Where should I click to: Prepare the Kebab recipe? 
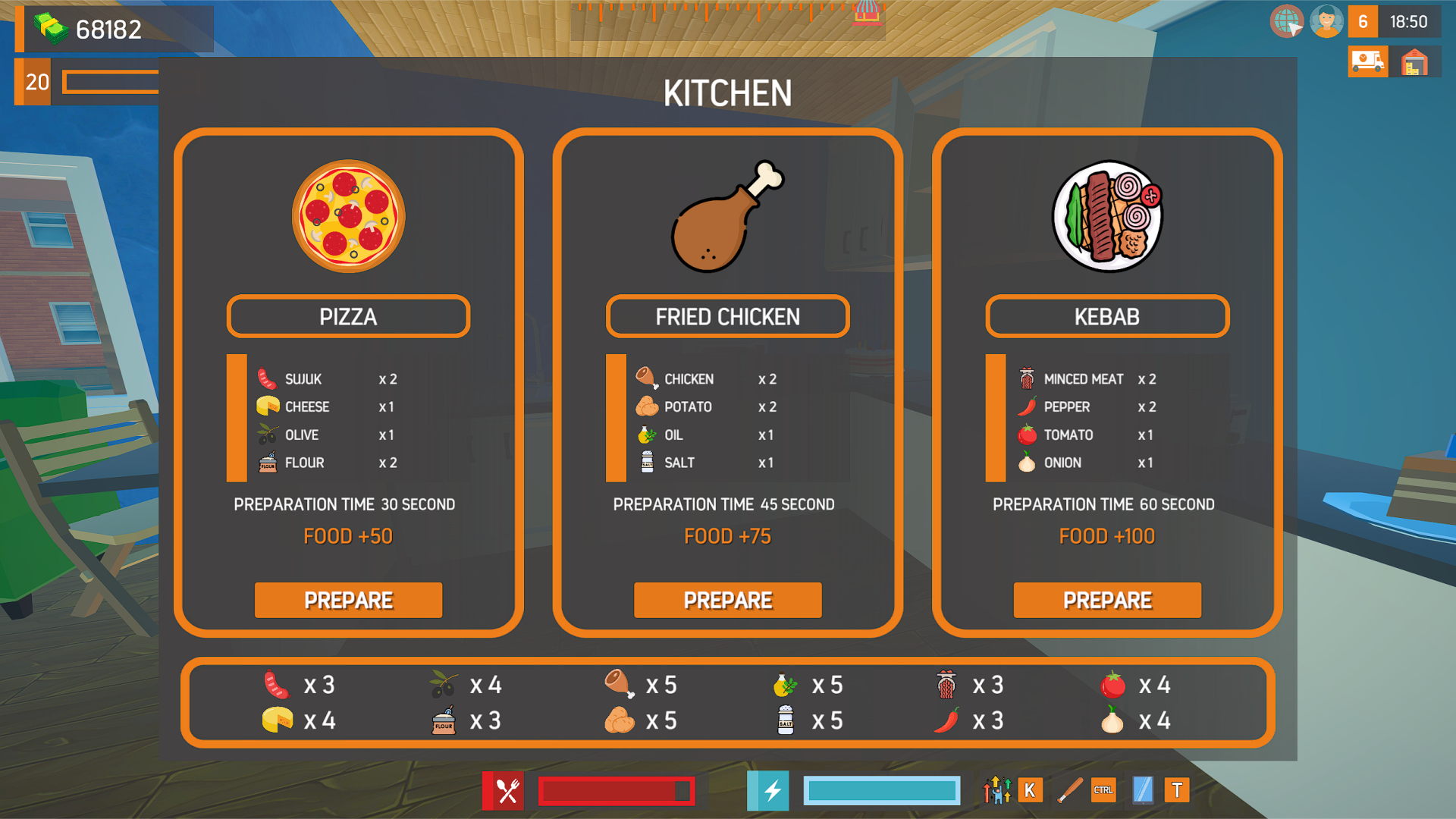click(x=1107, y=600)
